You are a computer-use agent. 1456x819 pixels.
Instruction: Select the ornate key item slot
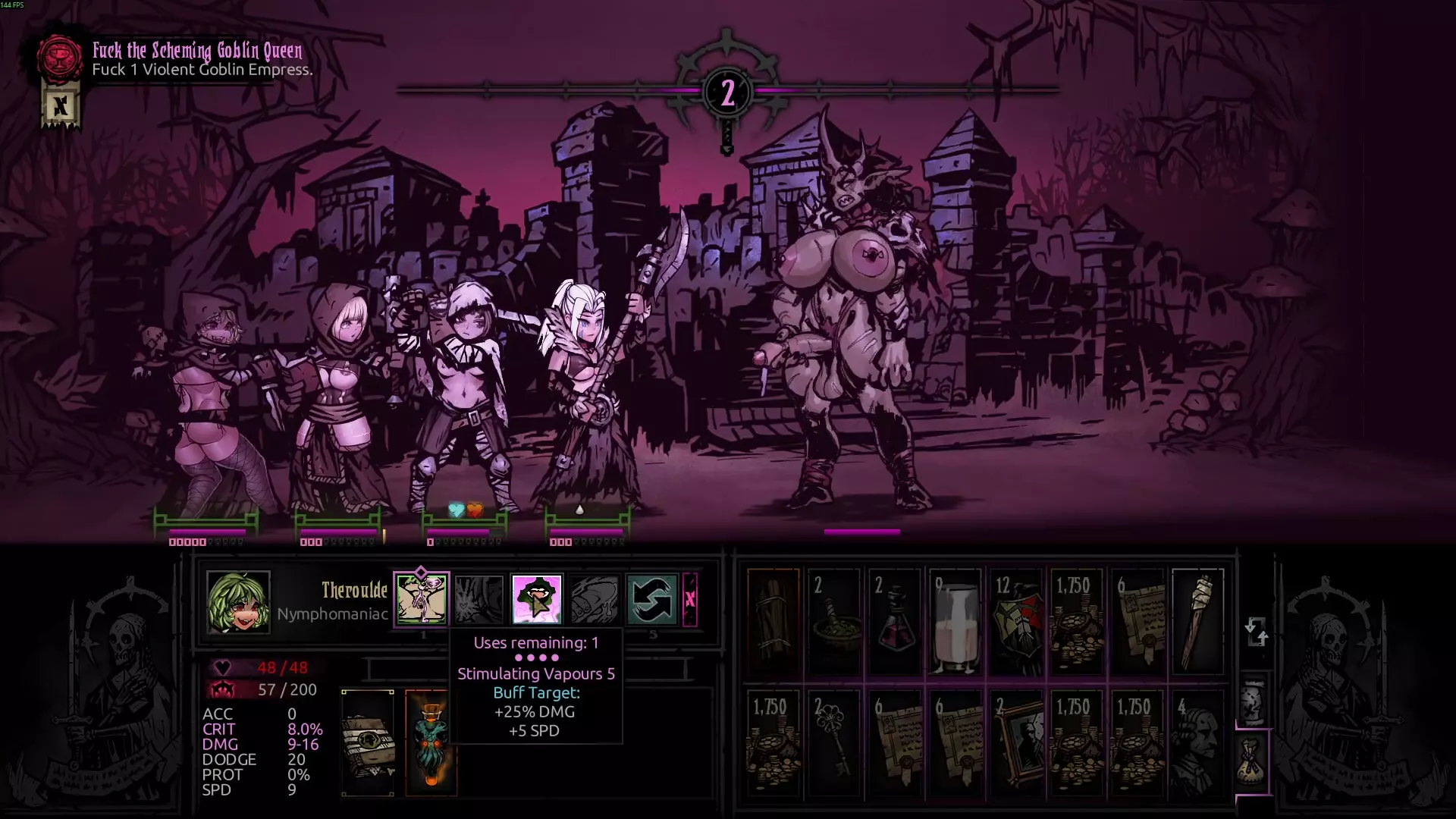(x=834, y=743)
